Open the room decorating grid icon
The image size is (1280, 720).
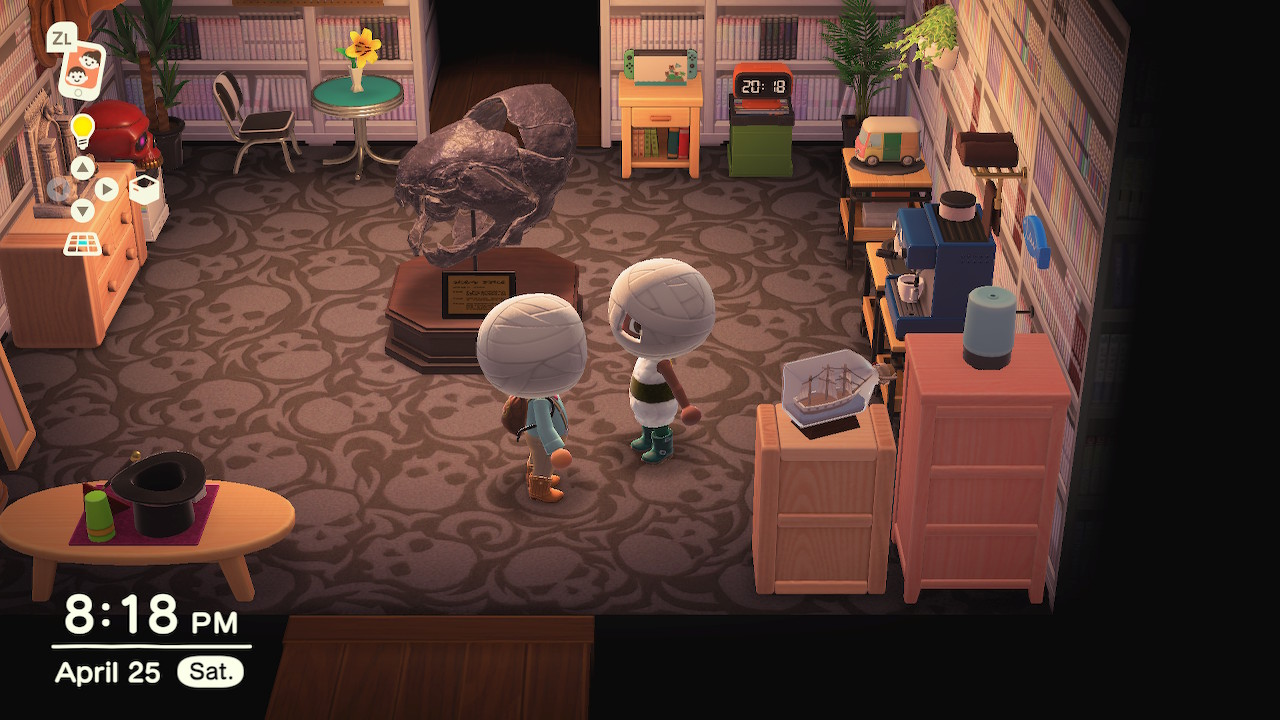(83, 243)
